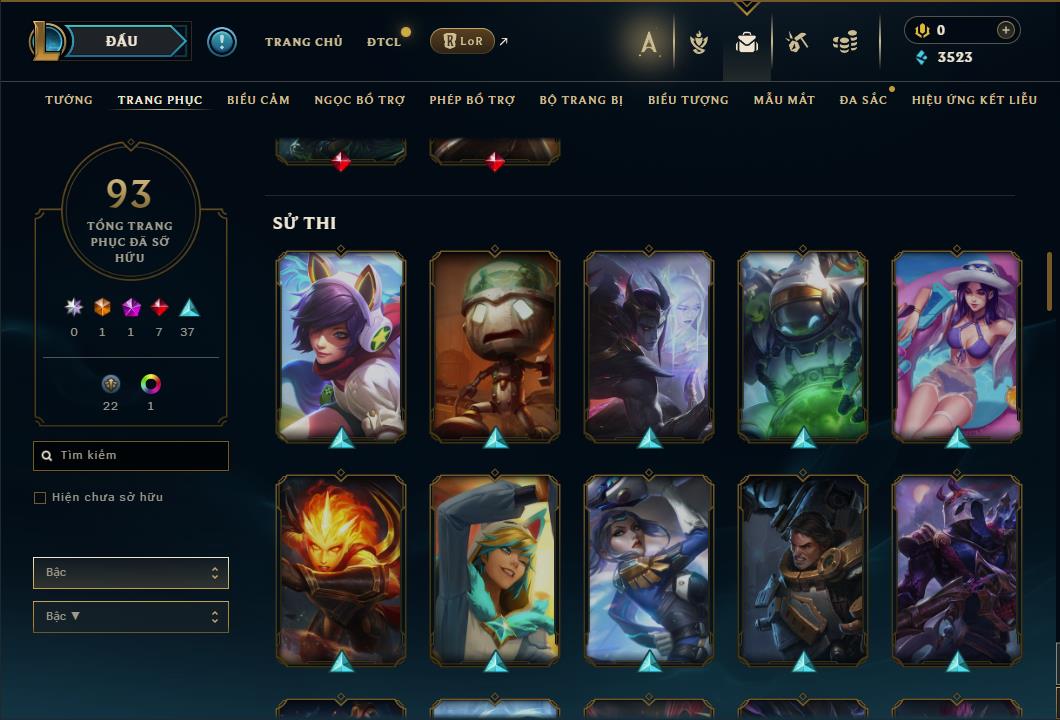
Task: Show the BIỂU TƯỢNG tab
Action: pos(688,100)
